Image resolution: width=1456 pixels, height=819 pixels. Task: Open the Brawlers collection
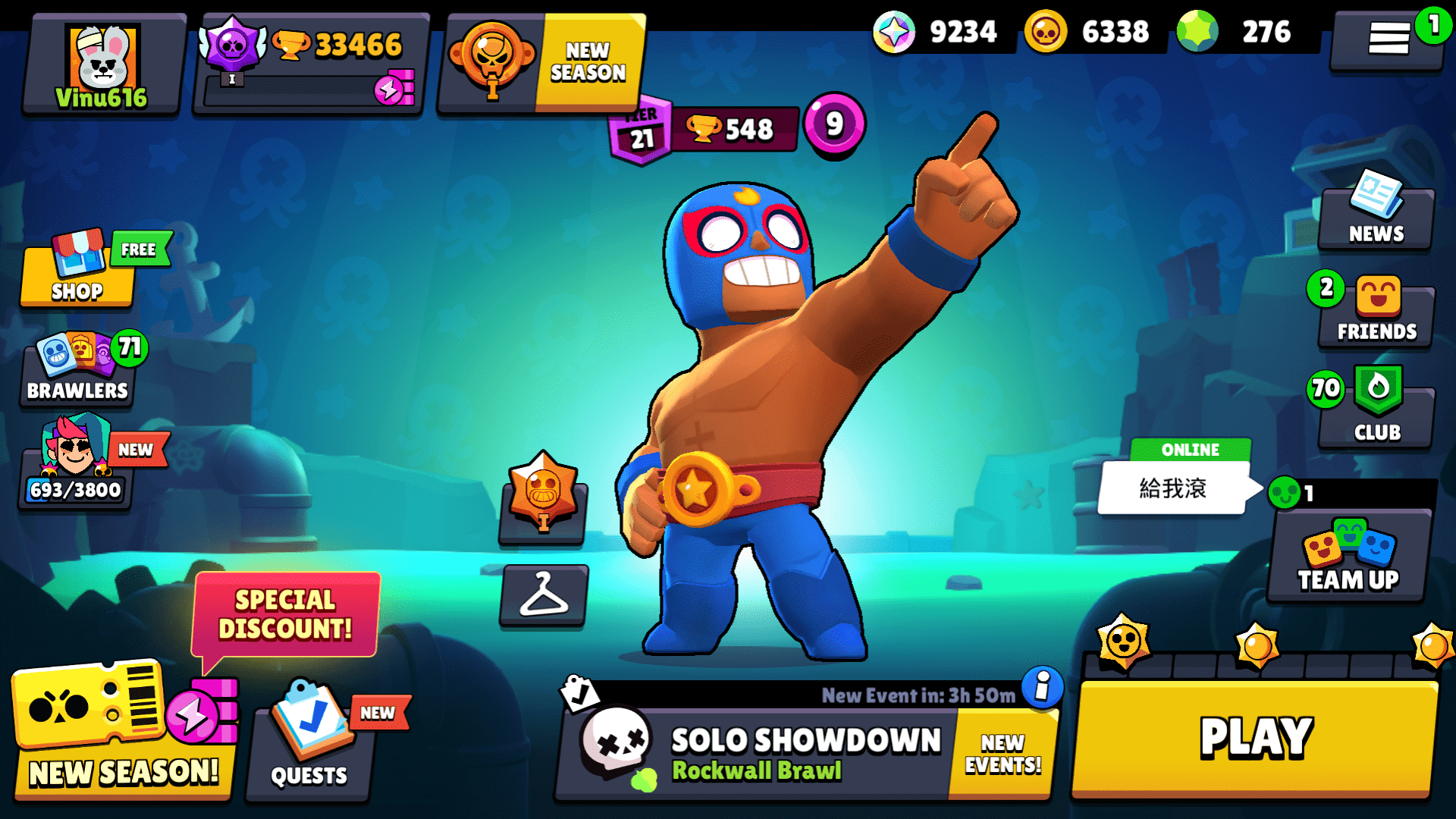76,368
